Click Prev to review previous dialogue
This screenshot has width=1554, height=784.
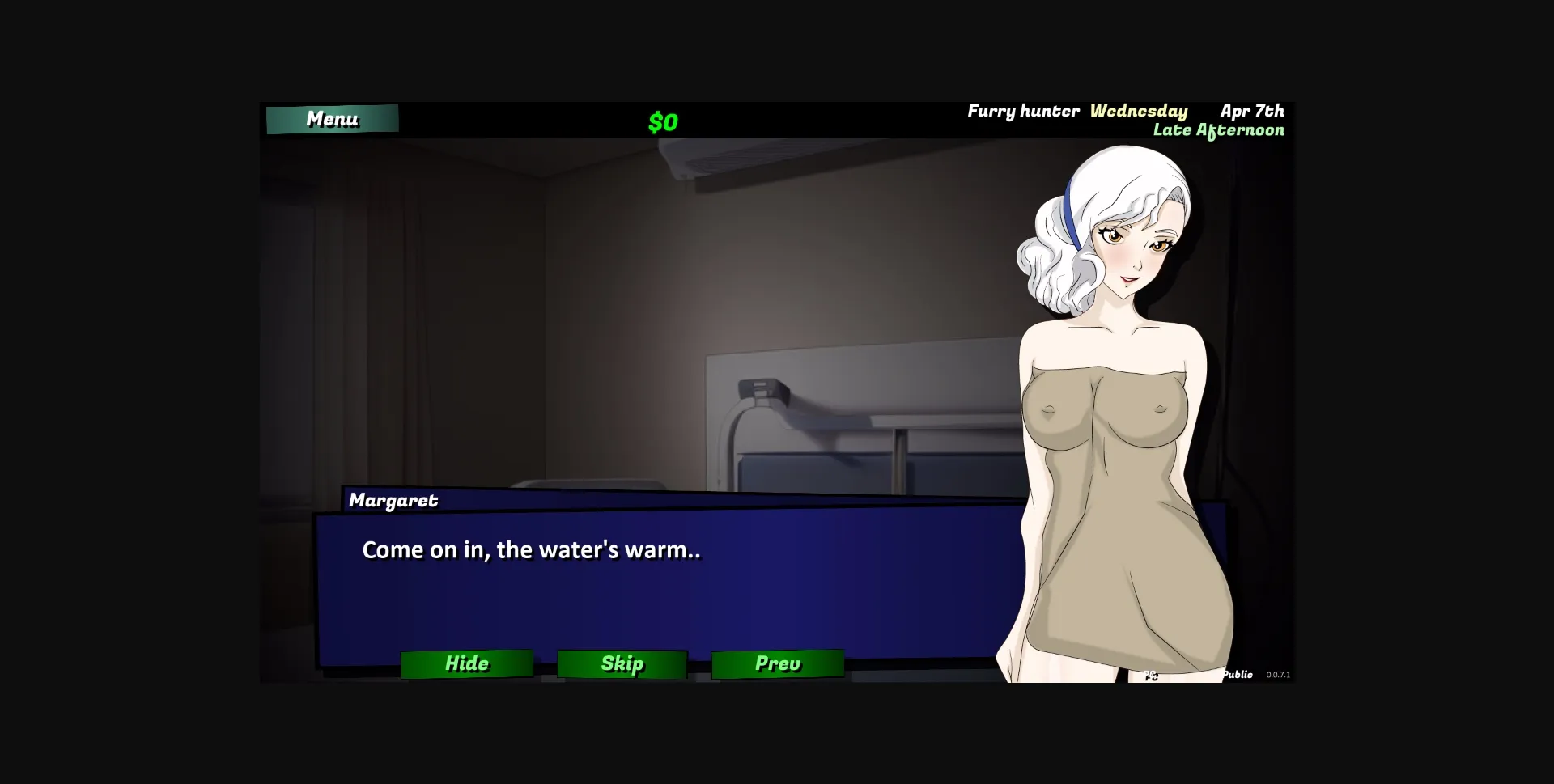(x=777, y=663)
